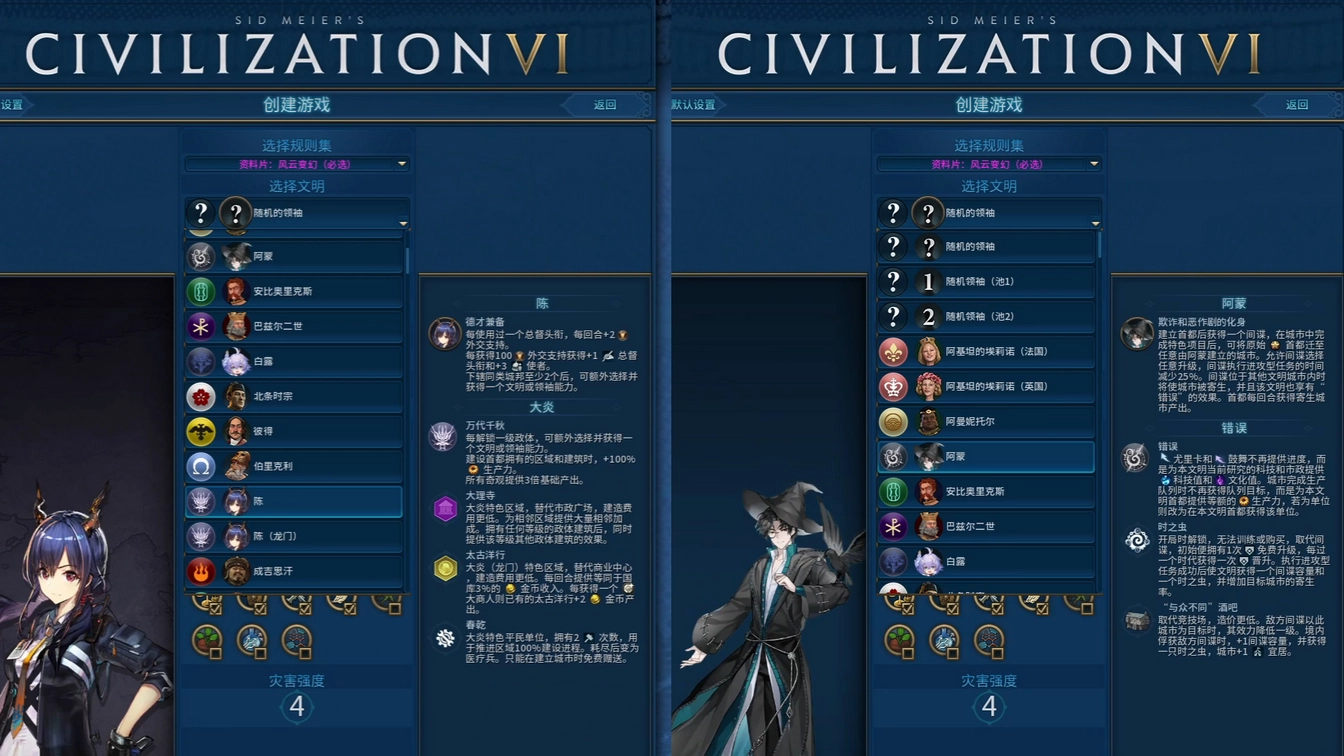Pick 阿基坦的埃莉诺（法国）as leader

[x=986, y=352]
